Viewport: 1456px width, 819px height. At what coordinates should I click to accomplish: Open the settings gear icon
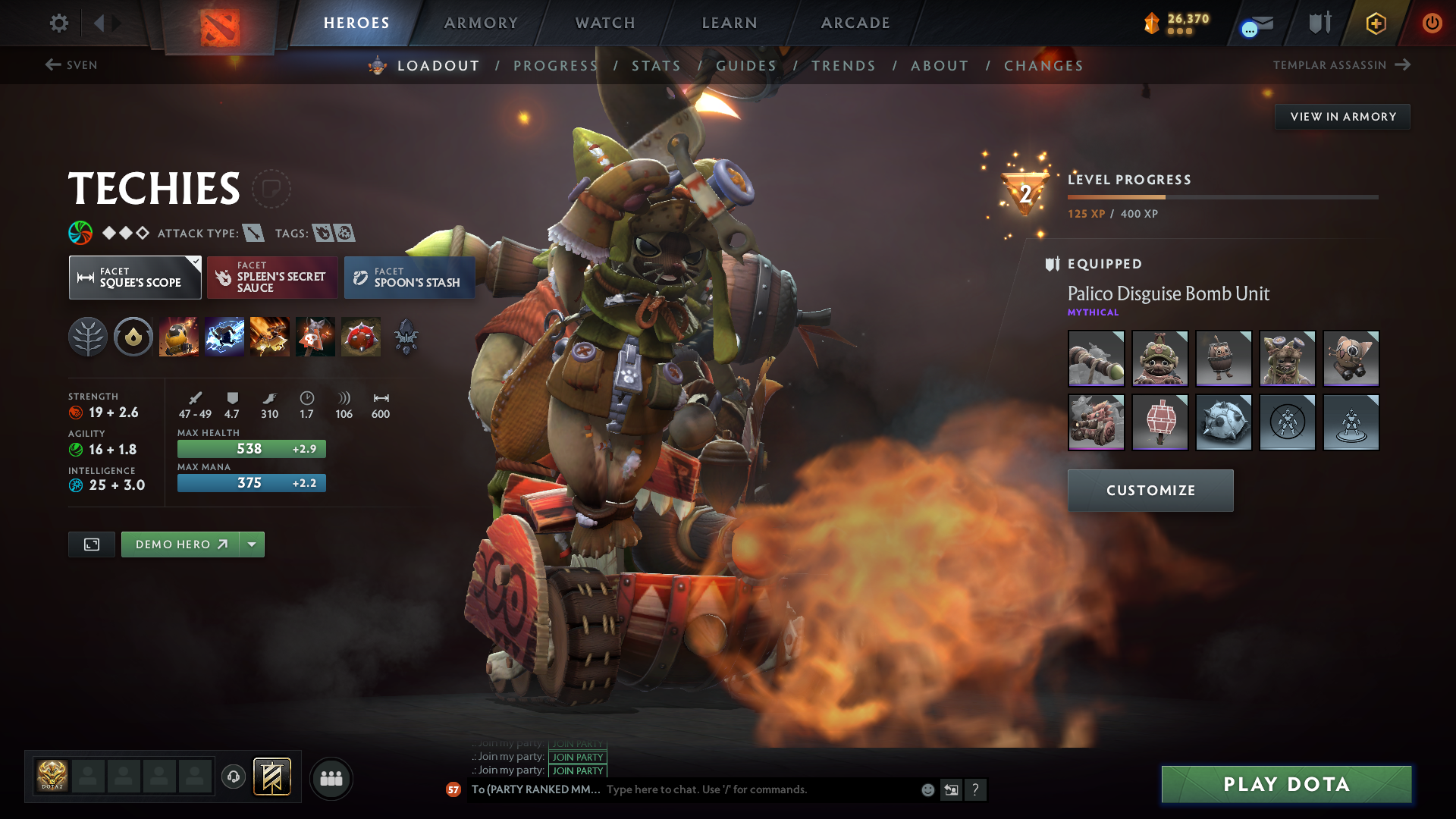tap(58, 23)
